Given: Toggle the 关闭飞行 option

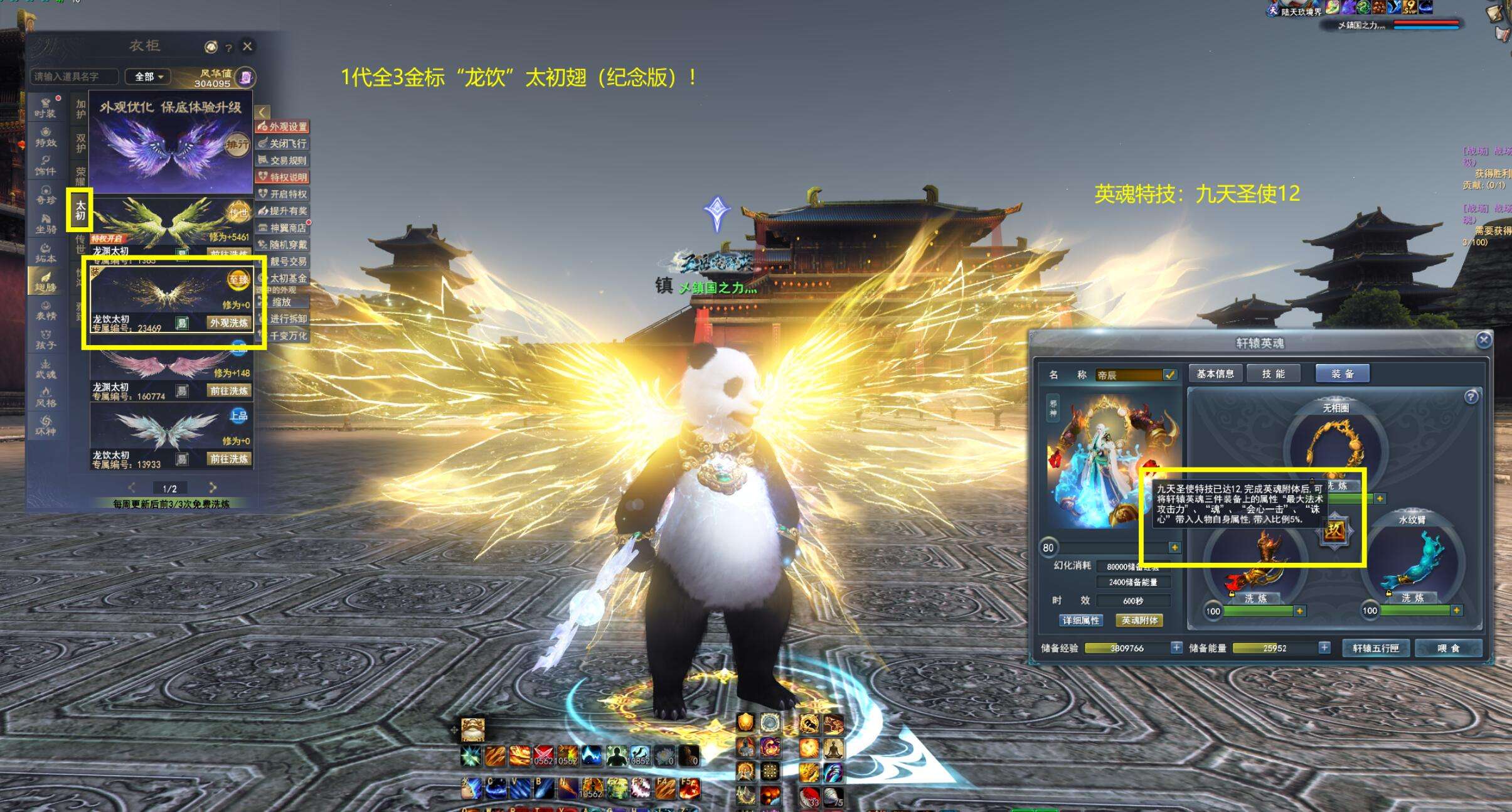Looking at the screenshot, I should tap(283, 144).
